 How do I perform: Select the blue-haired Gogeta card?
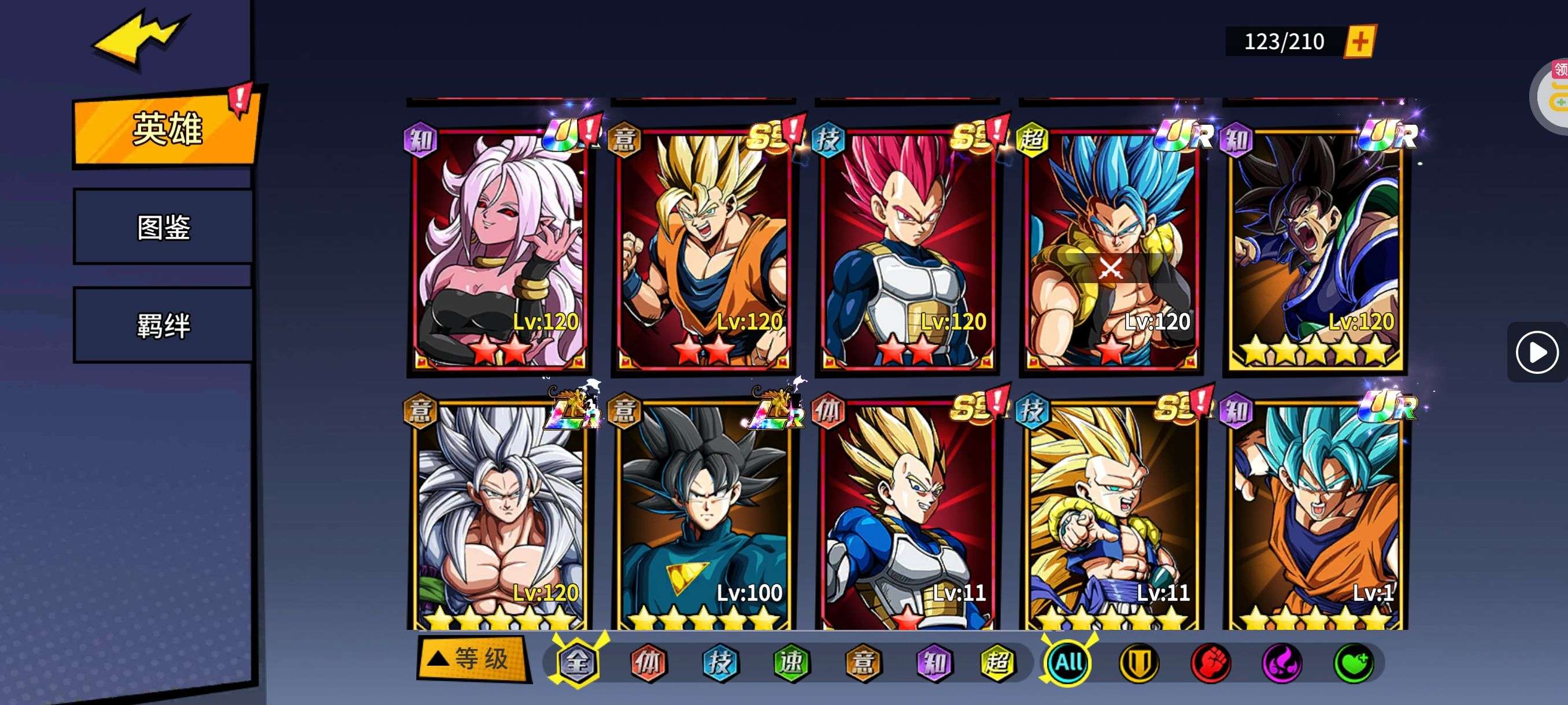tap(1111, 250)
